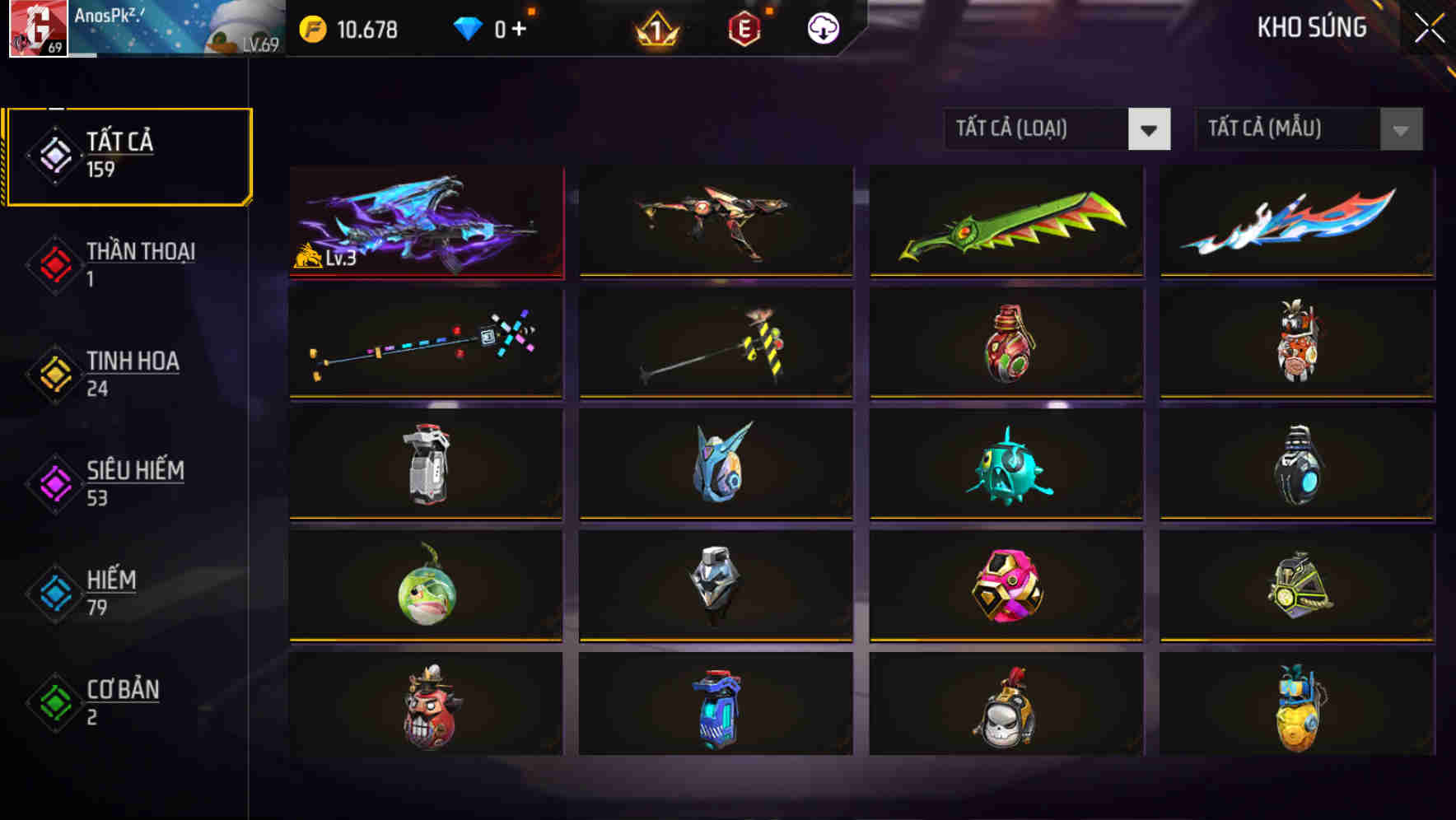Select the CƠ BẢN rarity filter icon
This screenshot has height=820, width=1456.
point(53,701)
